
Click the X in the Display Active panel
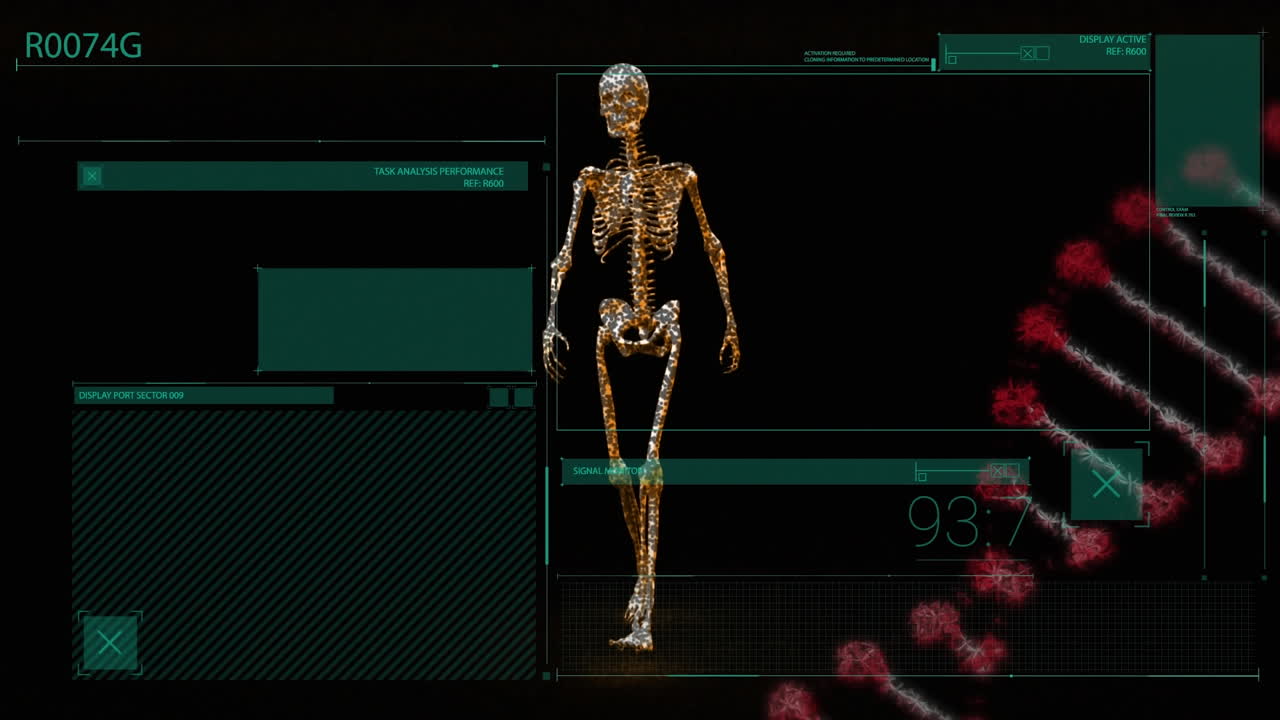pos(1027,53)
